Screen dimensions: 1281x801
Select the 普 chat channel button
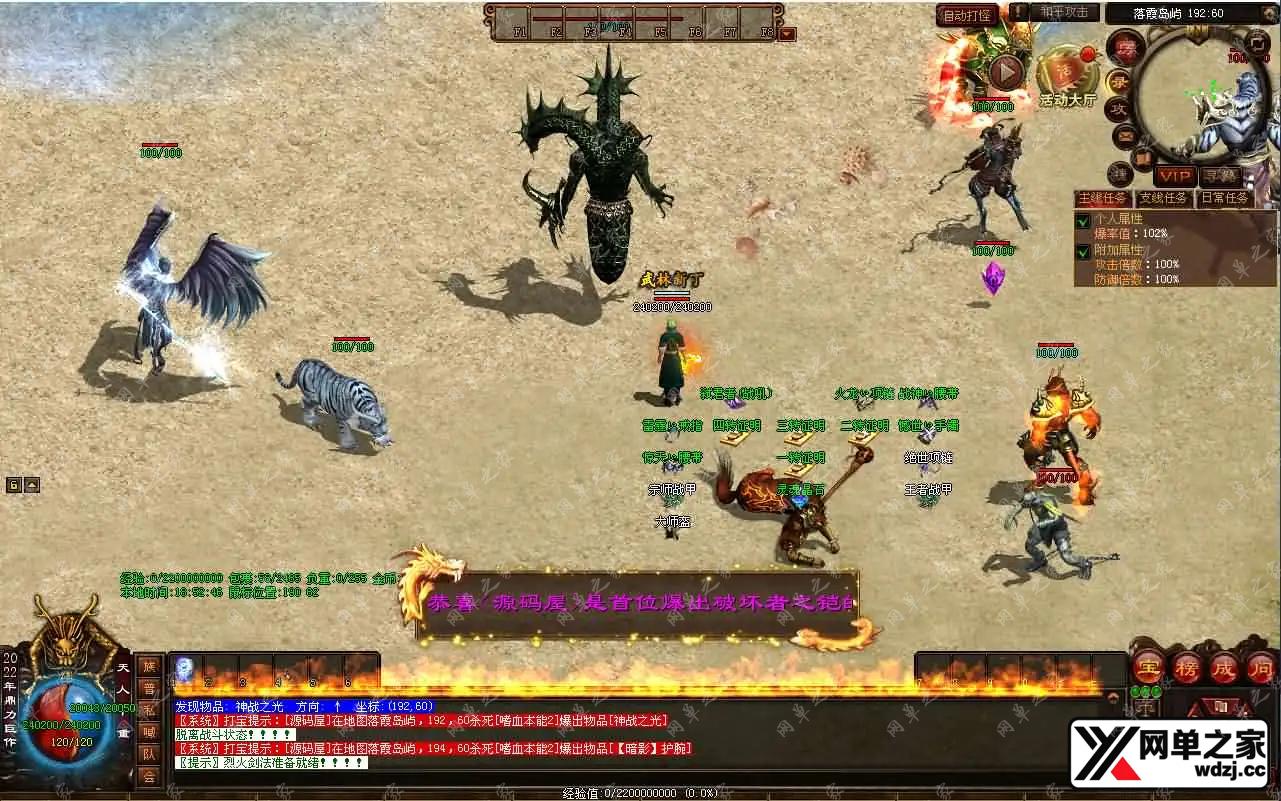coord(149,689)
